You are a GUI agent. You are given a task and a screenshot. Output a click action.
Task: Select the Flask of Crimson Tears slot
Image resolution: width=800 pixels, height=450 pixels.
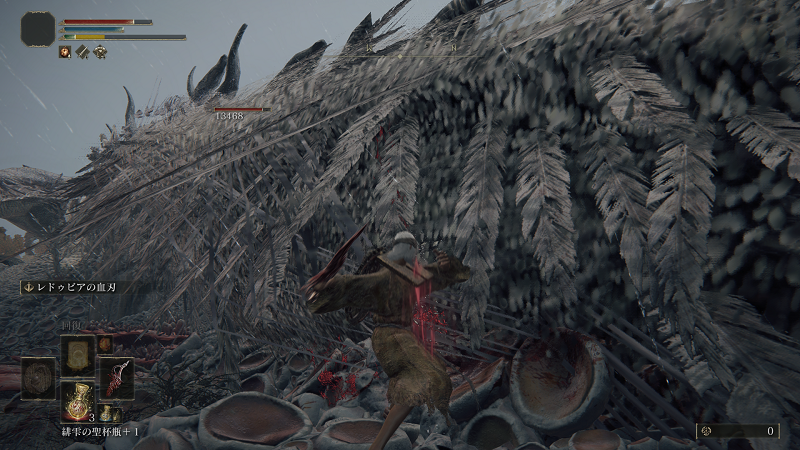click(x=77, y=400)
